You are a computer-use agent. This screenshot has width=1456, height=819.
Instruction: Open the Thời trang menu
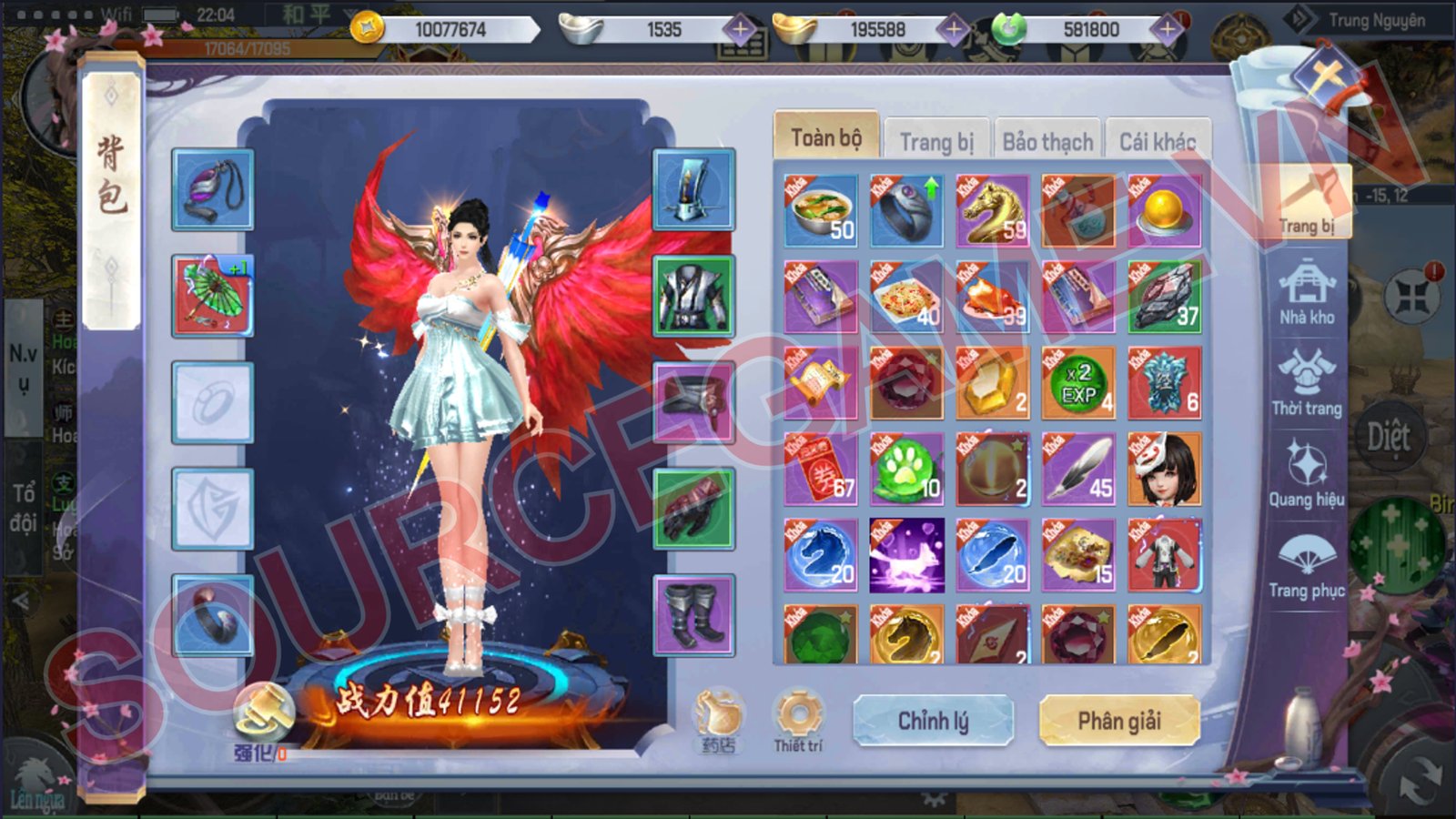(1307, 382)
